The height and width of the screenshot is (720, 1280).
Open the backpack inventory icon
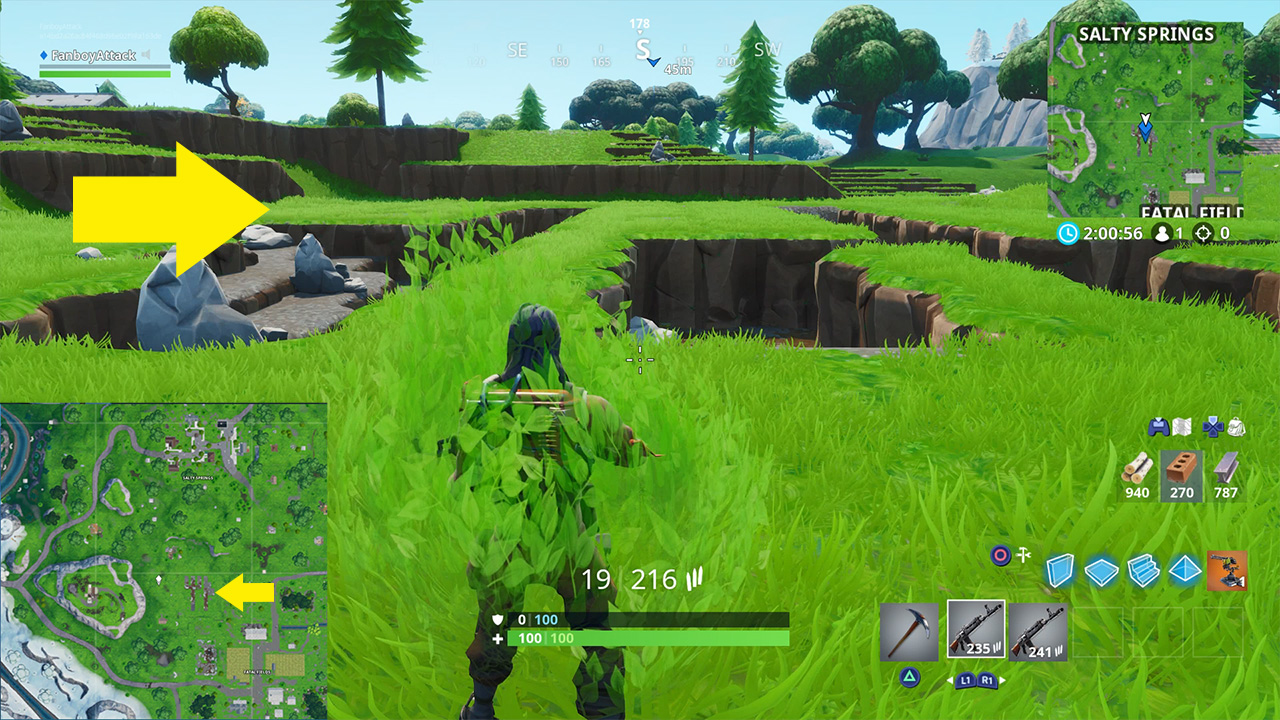[x=1235, y=427]
